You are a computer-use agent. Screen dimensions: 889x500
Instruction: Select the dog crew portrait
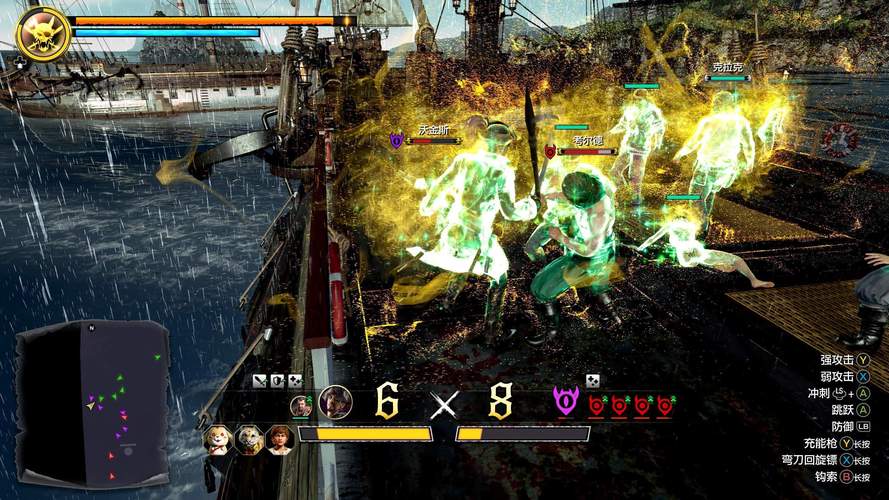pos(219,438)
